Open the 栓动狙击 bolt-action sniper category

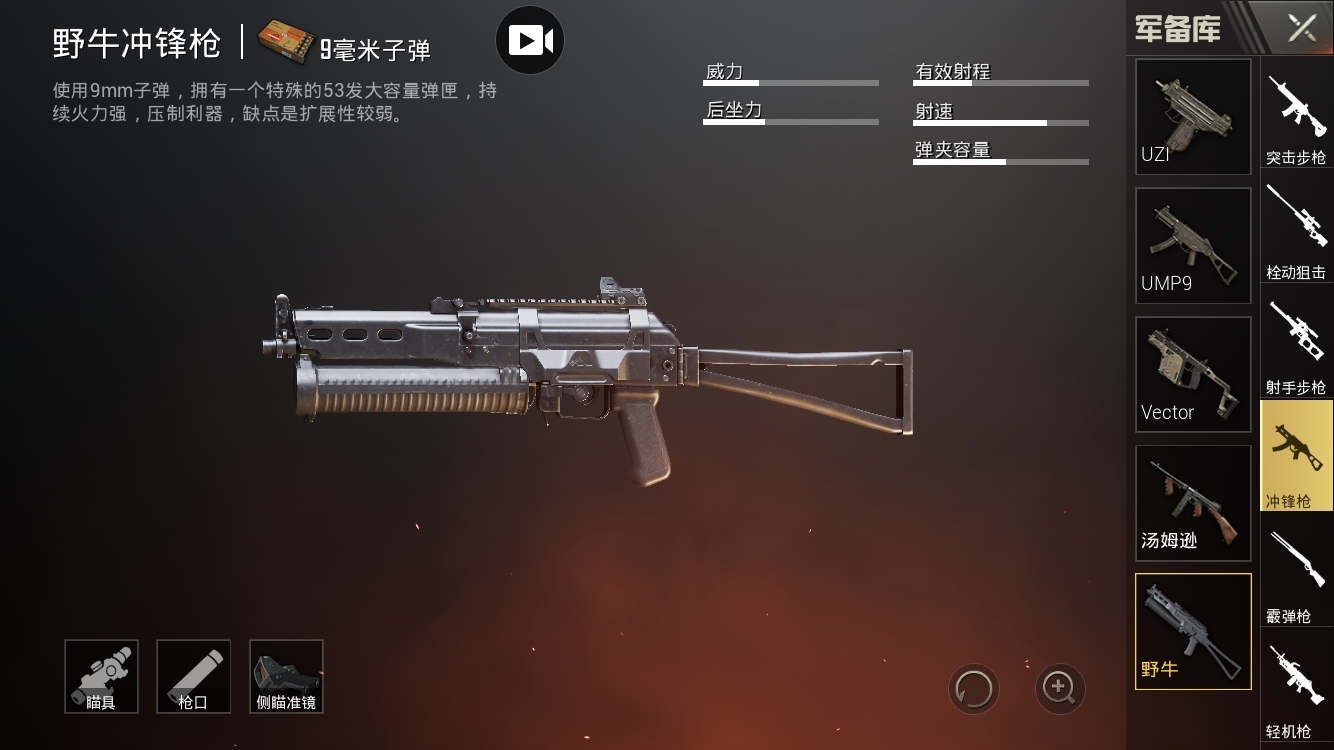click(x=1296, y=234)
